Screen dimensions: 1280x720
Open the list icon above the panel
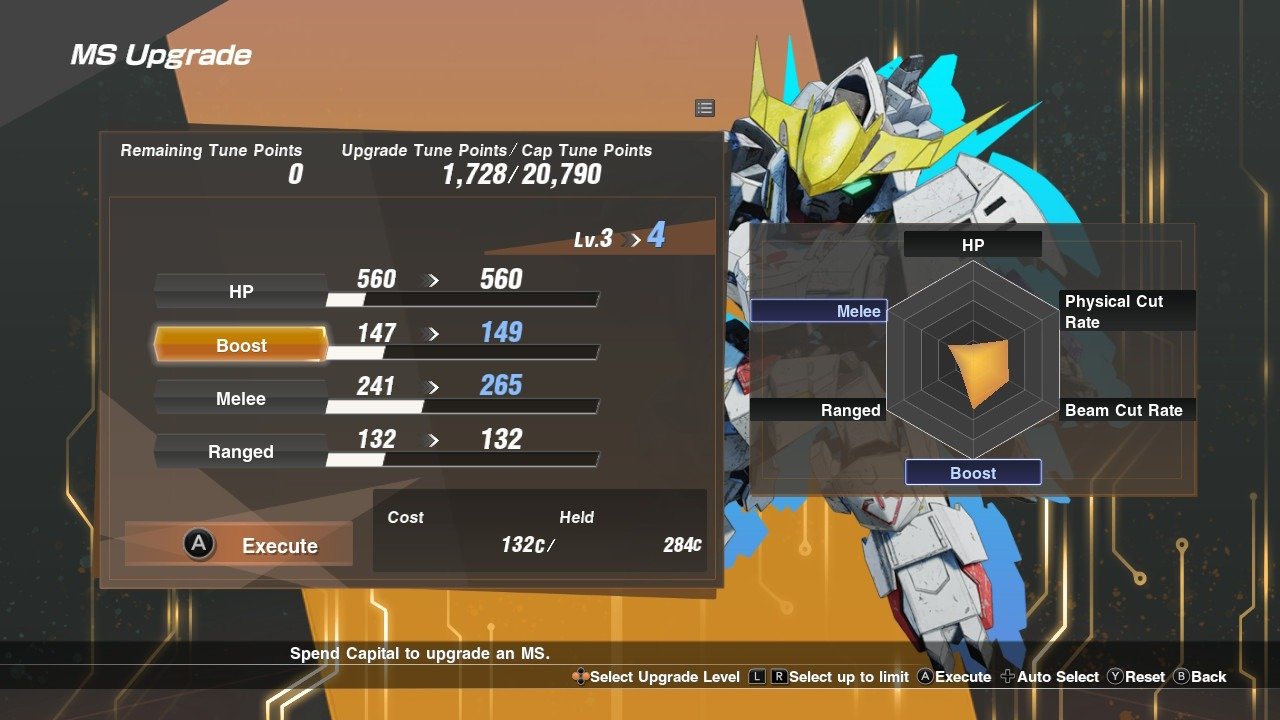(705, 108)
